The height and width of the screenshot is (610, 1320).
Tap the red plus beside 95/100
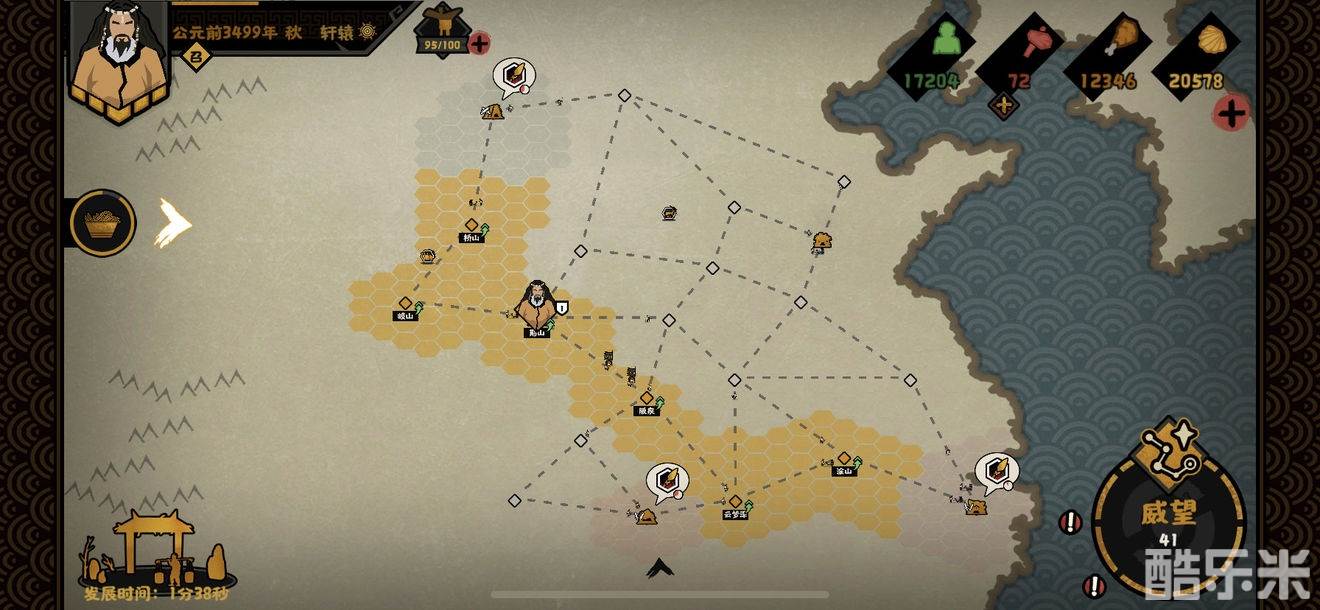480,43
